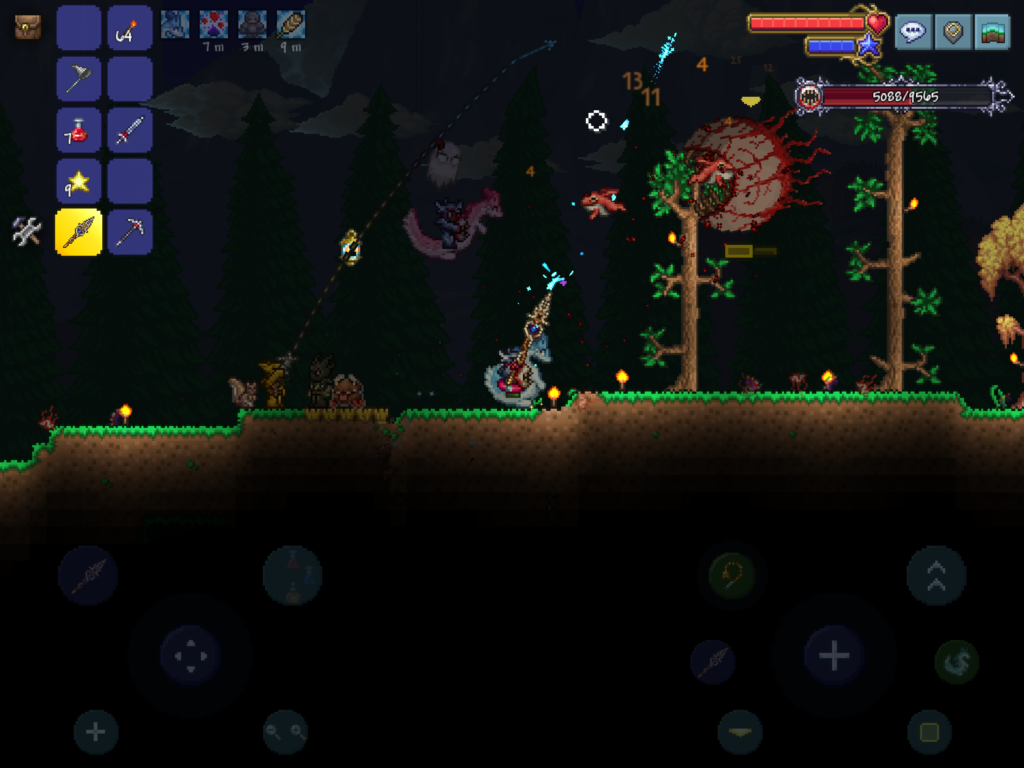Select the torch hotbar slot
Screen dimensions: 1024x768
(x=129, y=28)
